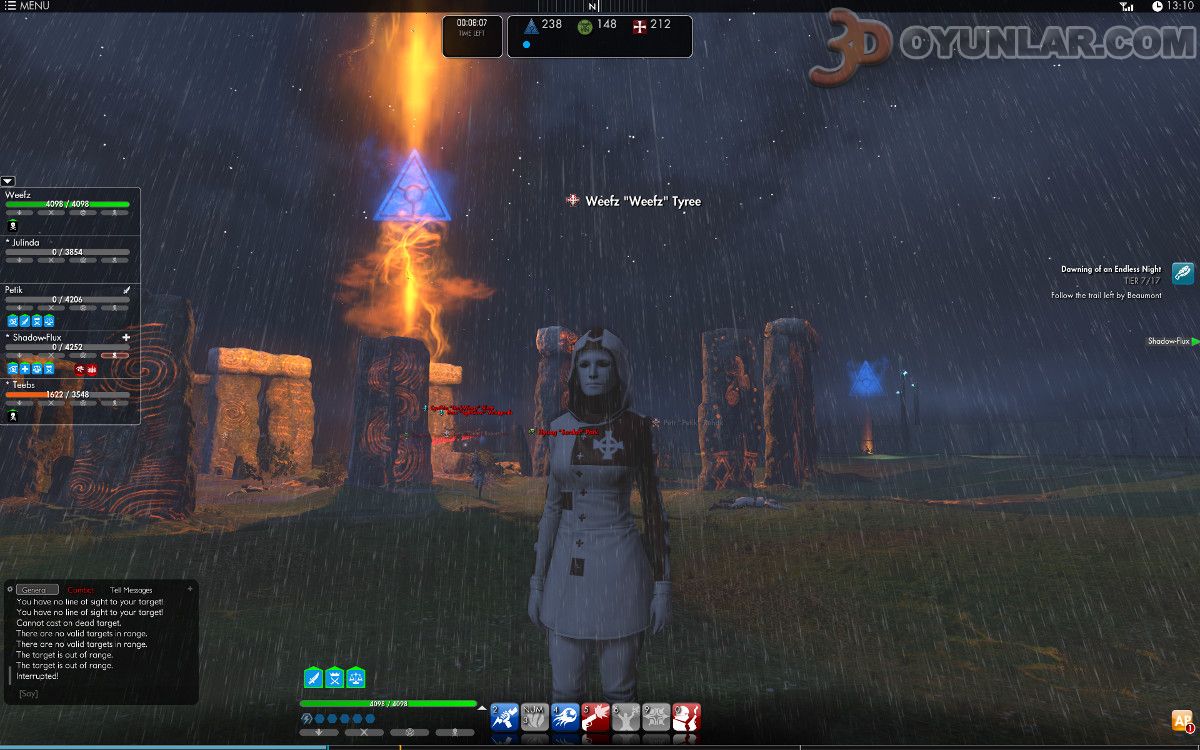Click the chat settings gear icon
This screenshot has width=1200, height=750.
[x=9, y=589]
